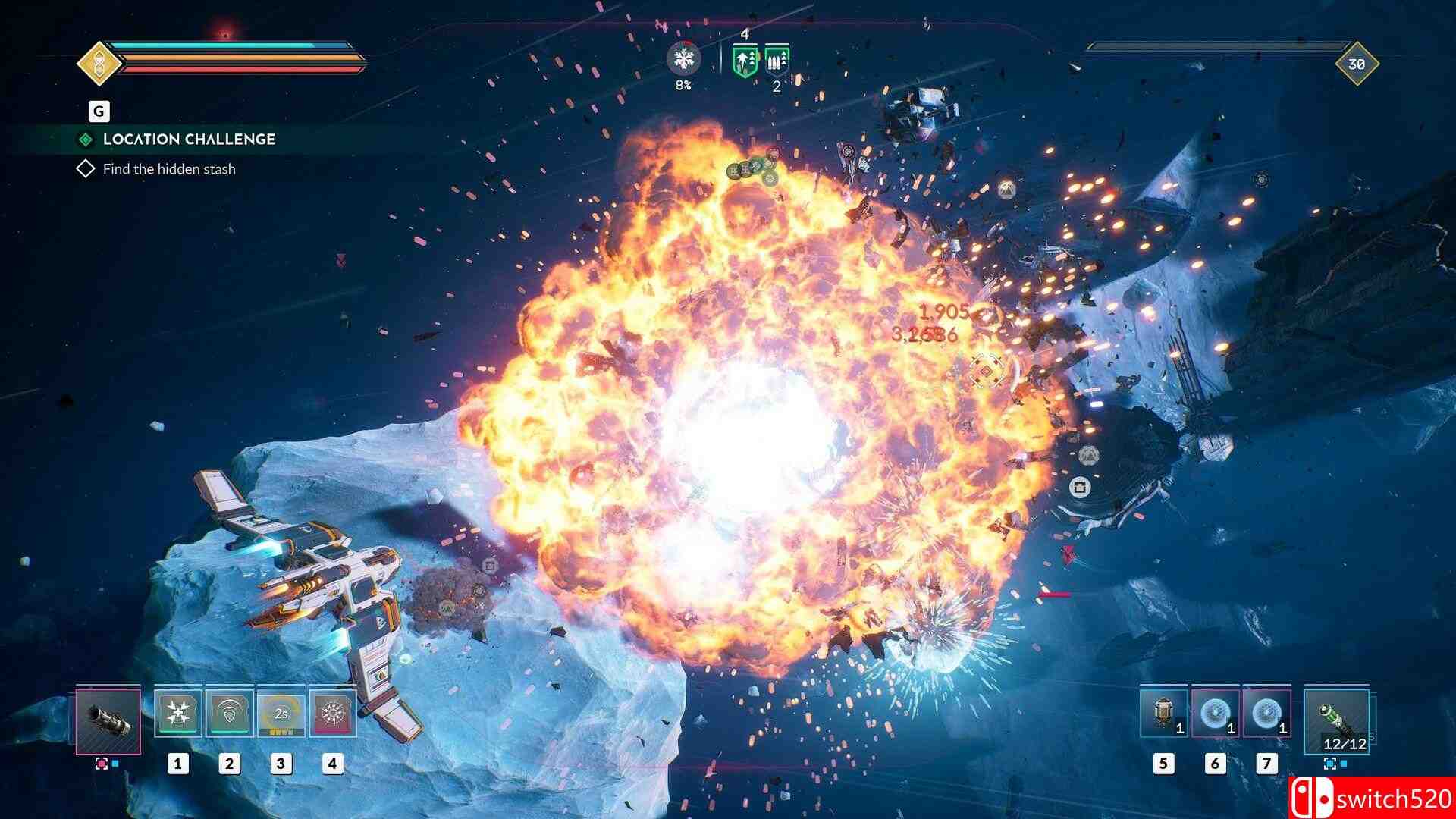Click the green level-up buff shield icon

tap(744, 60)
